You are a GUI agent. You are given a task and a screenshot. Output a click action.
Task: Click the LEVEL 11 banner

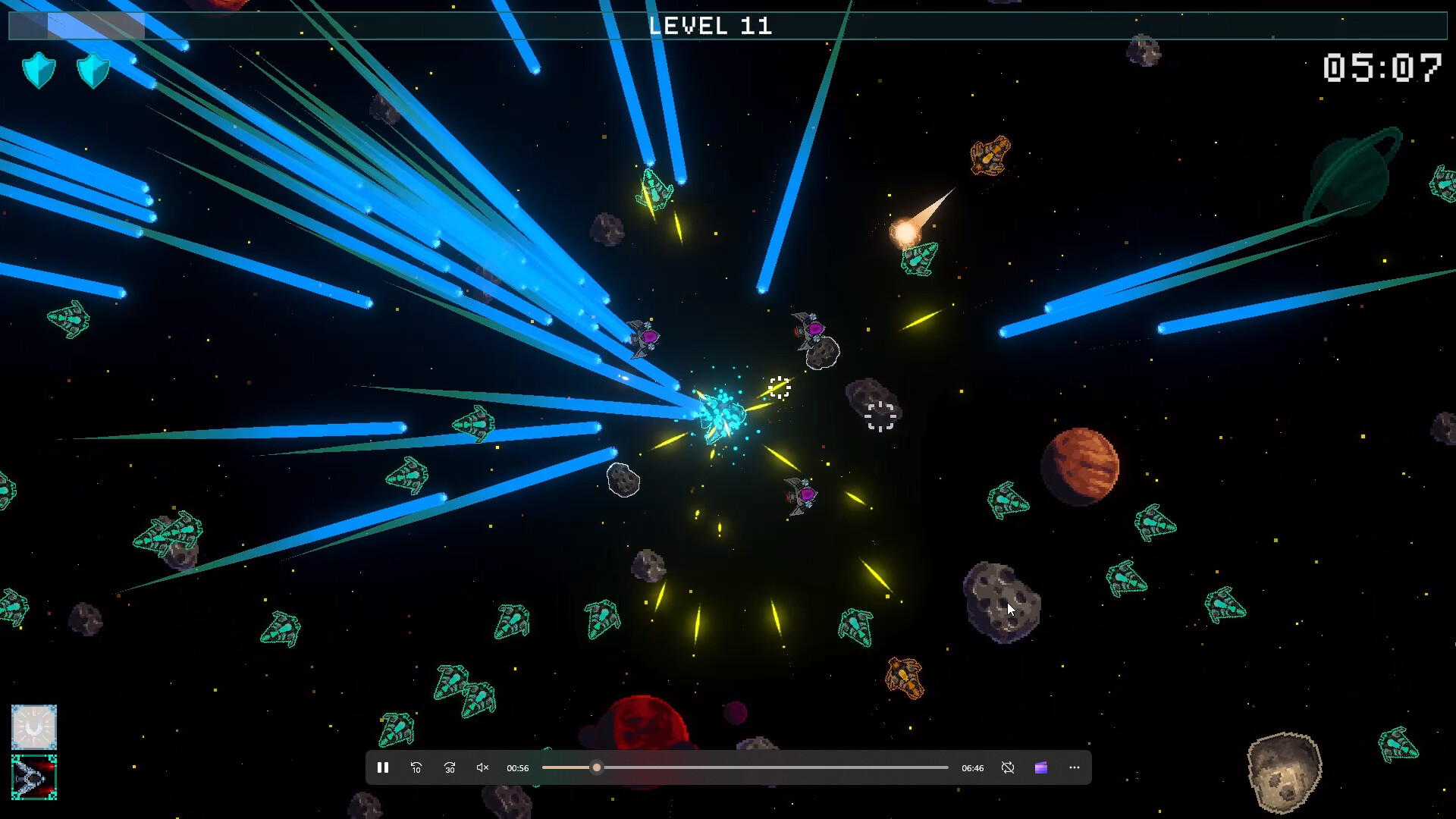(x=711, y=25)
